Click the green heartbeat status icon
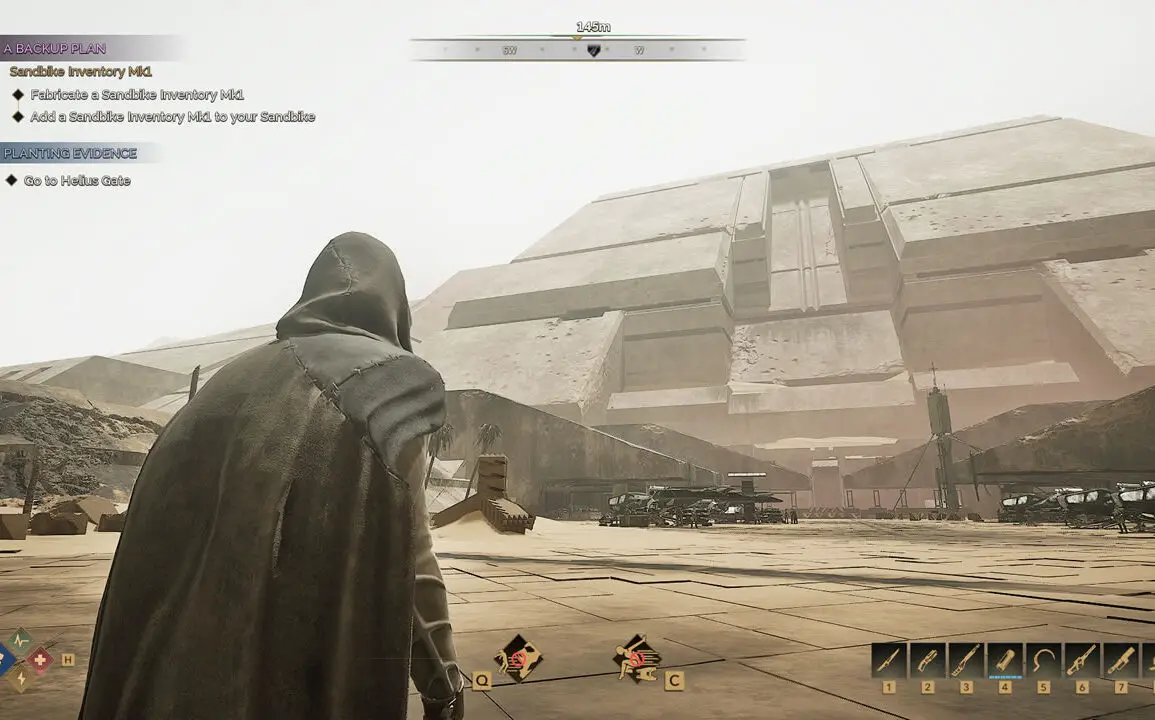The width and height of the screenshot is (1155, 720). click(x=20, y=641)
